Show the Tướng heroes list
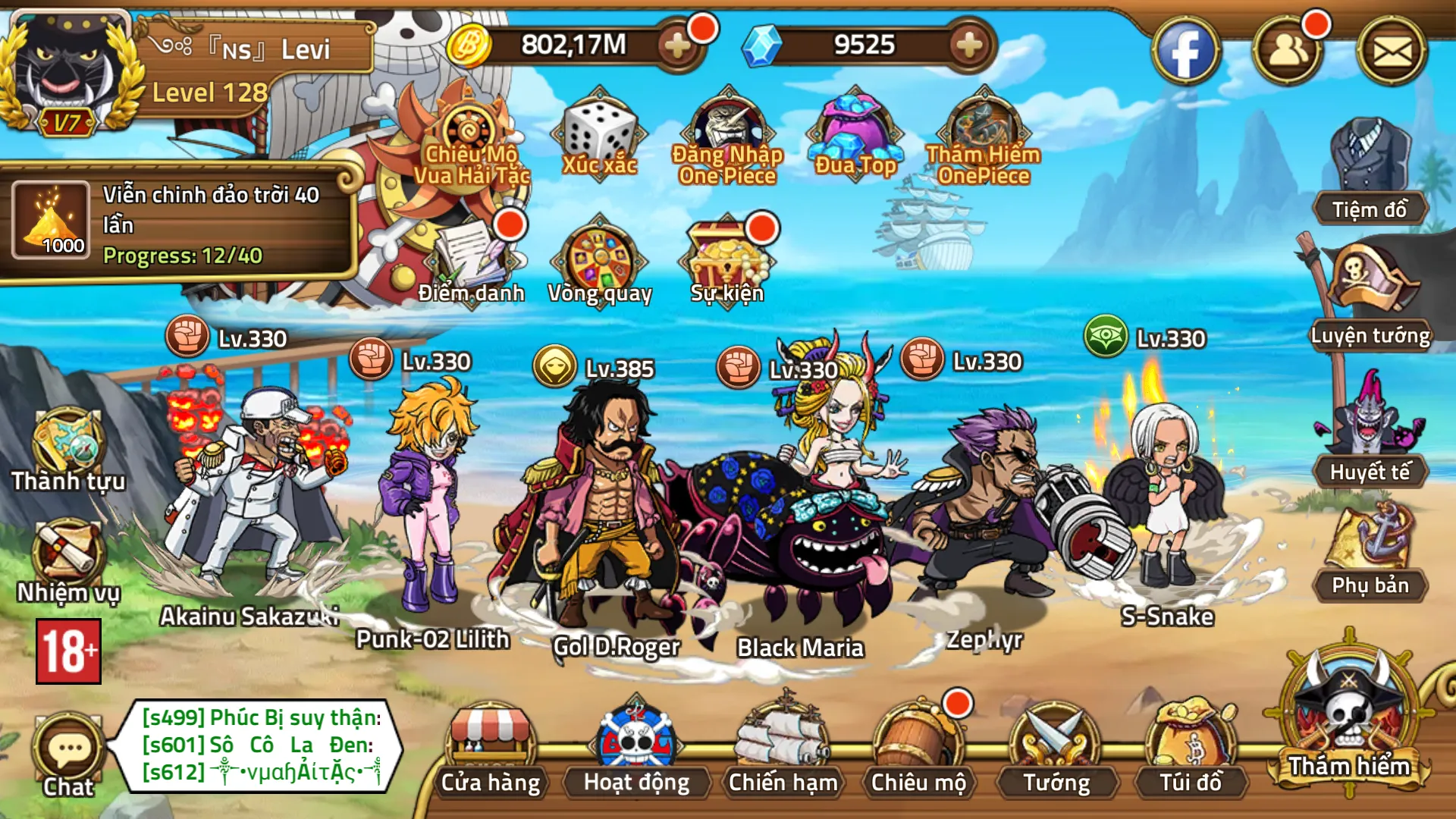This screenshot has width=1456, height=819. (1056, 751)
